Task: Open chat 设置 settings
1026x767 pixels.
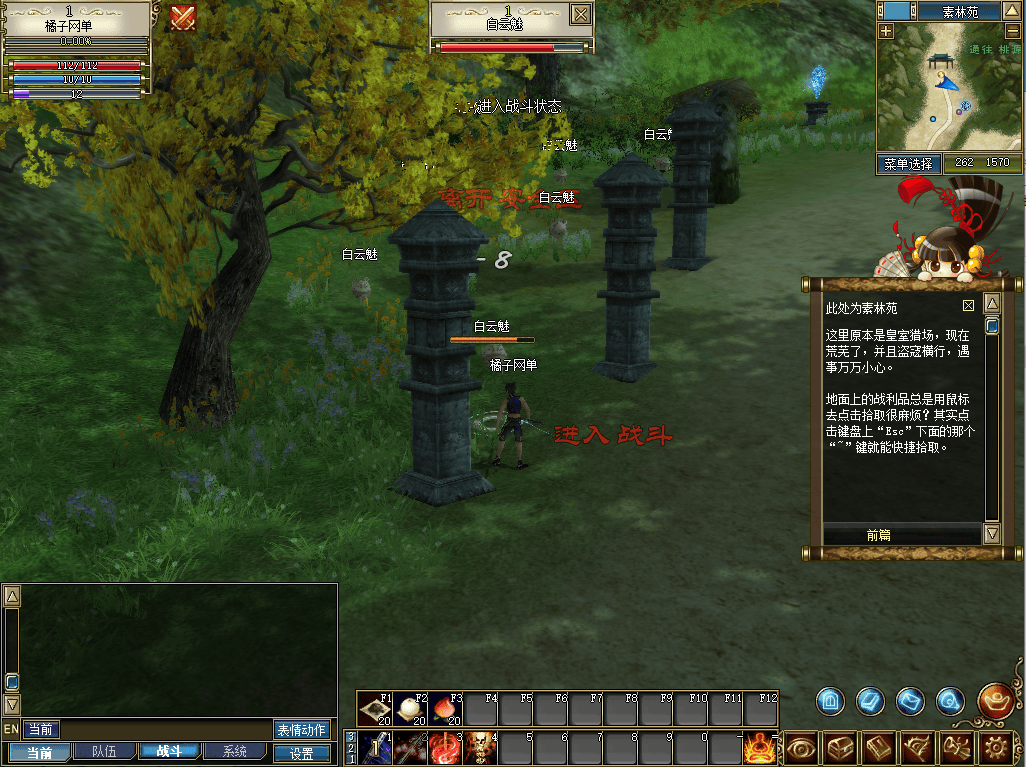Action: pyautogui.click(x=301, y=753)
